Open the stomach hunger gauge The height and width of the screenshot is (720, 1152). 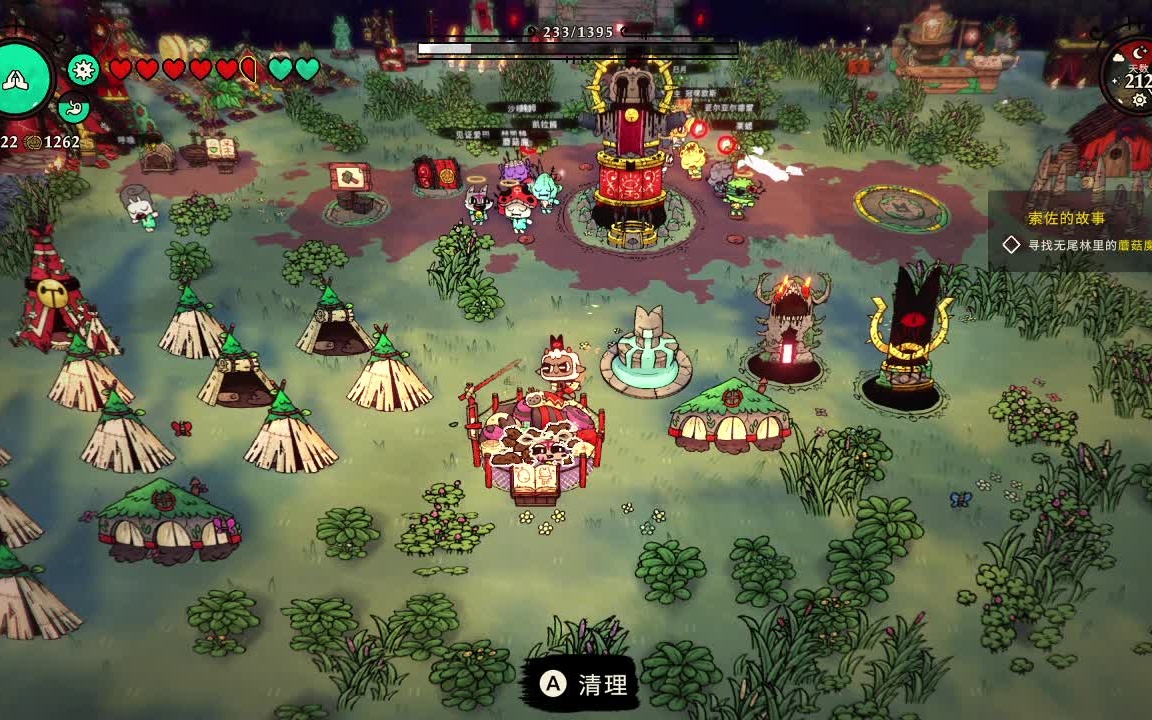tap(73, 106)
